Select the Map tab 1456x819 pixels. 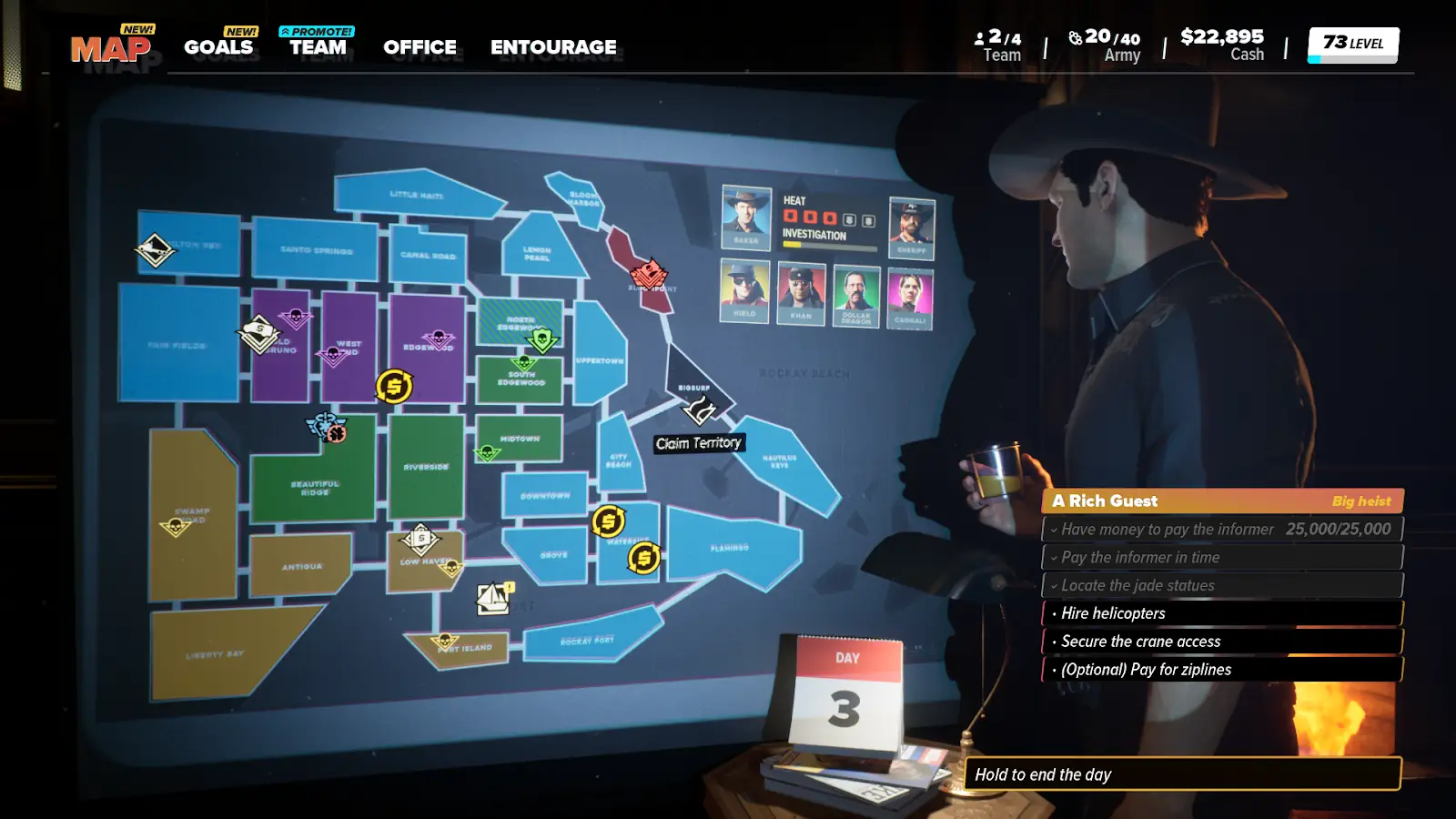click(110, 49)
